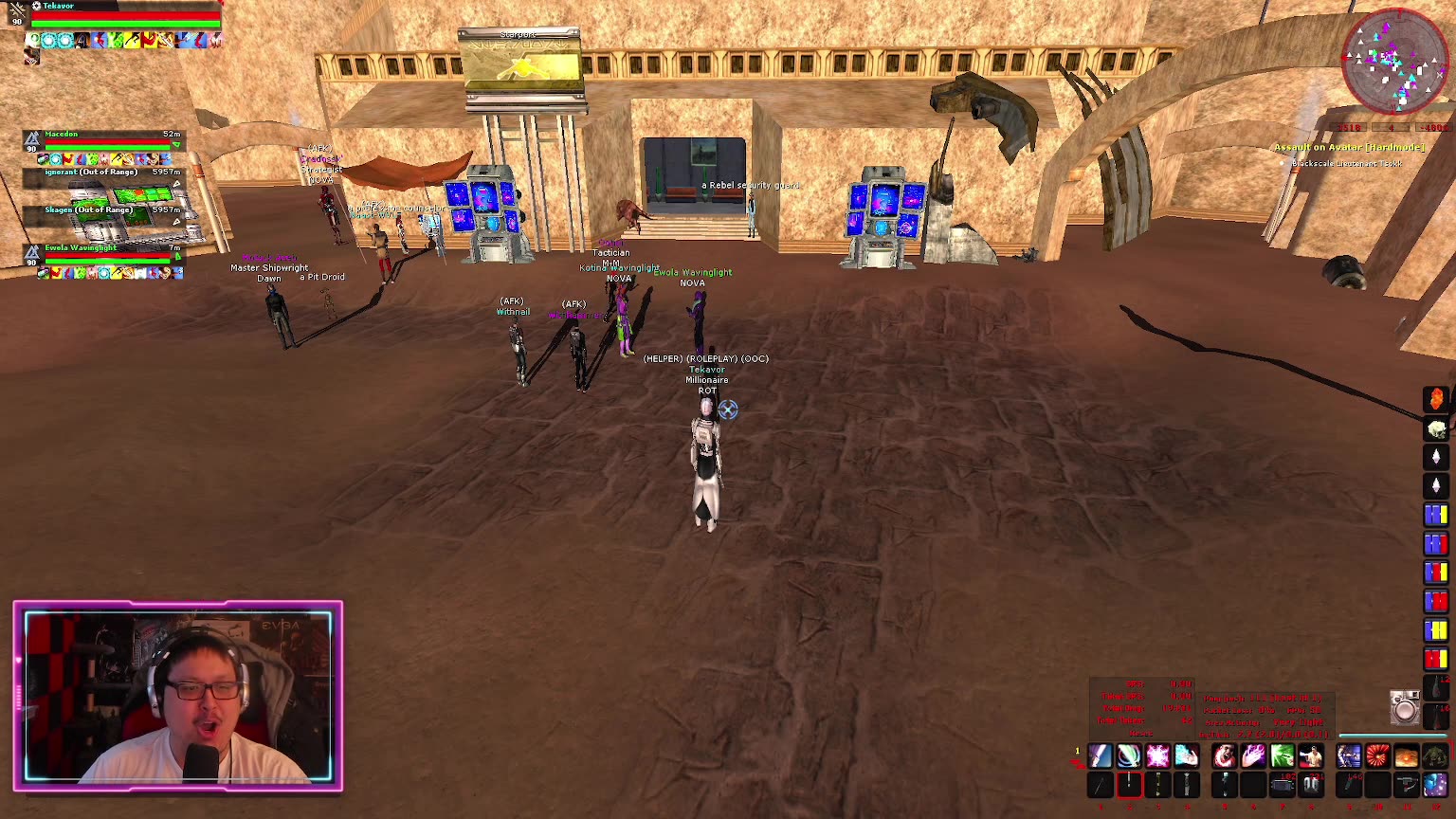Activate the green saber throw ability in slot 7

[x=1282, y=755]
